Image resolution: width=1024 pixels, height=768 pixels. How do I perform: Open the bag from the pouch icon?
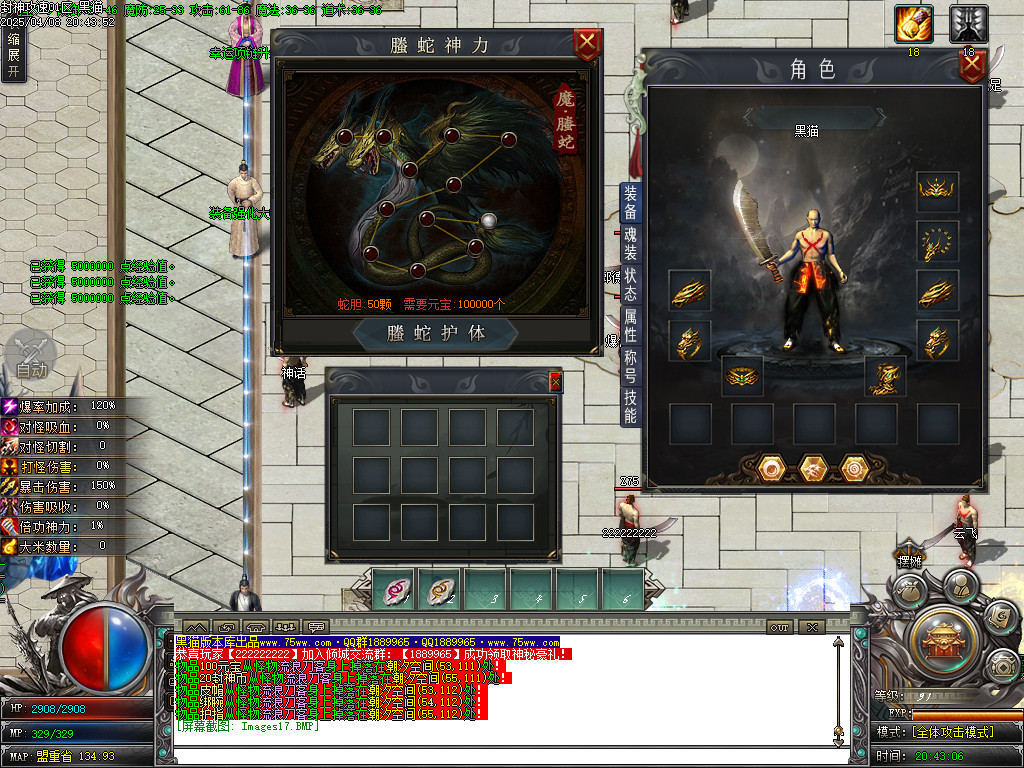[908, 588]
